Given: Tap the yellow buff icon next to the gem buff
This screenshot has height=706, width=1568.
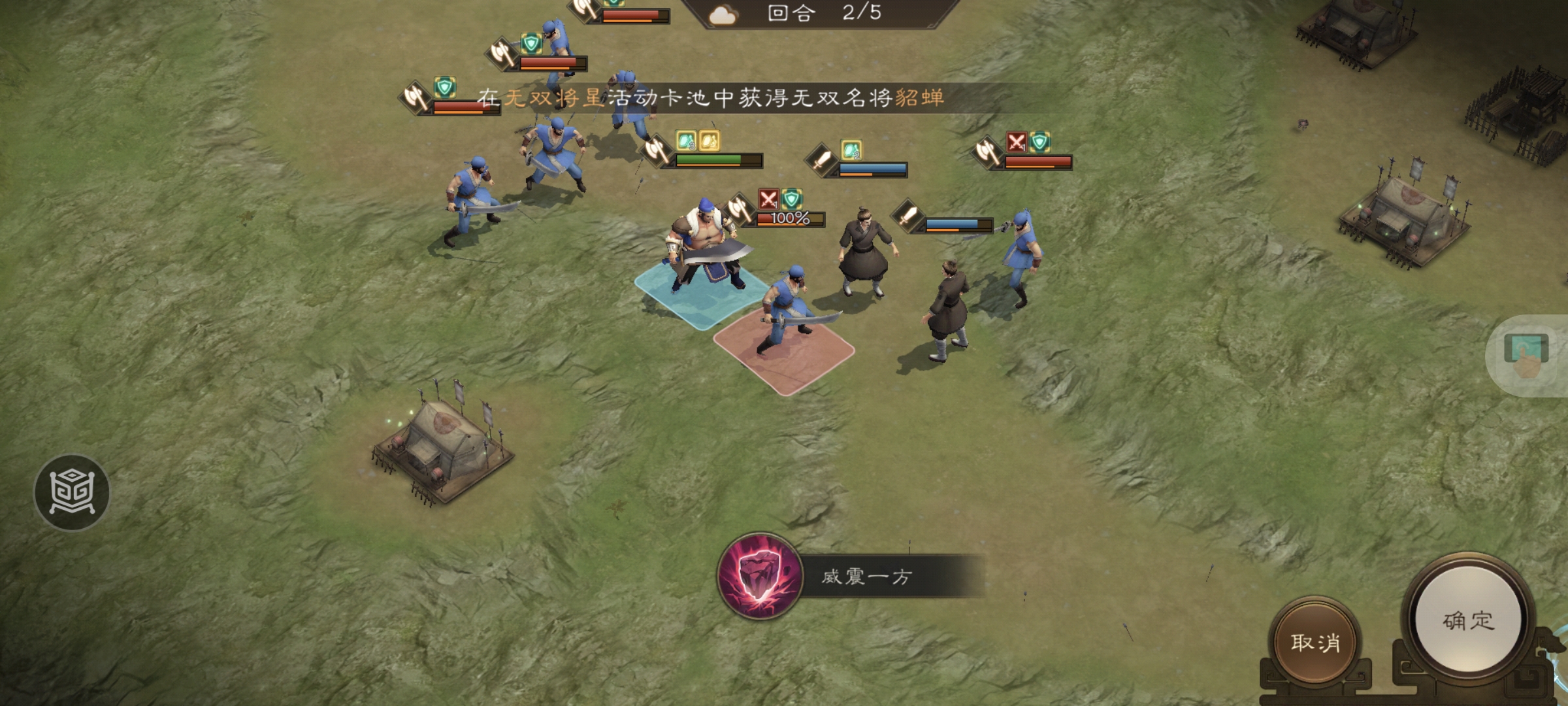Looking at the screenshot, I should coord(710,140).
